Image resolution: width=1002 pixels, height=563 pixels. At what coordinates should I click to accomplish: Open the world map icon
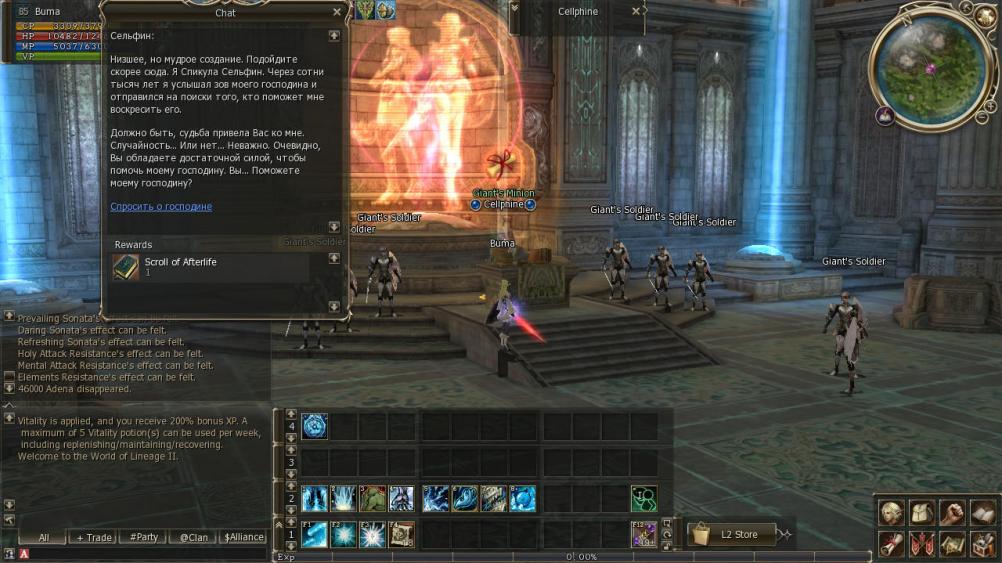(x=952, y=544)
